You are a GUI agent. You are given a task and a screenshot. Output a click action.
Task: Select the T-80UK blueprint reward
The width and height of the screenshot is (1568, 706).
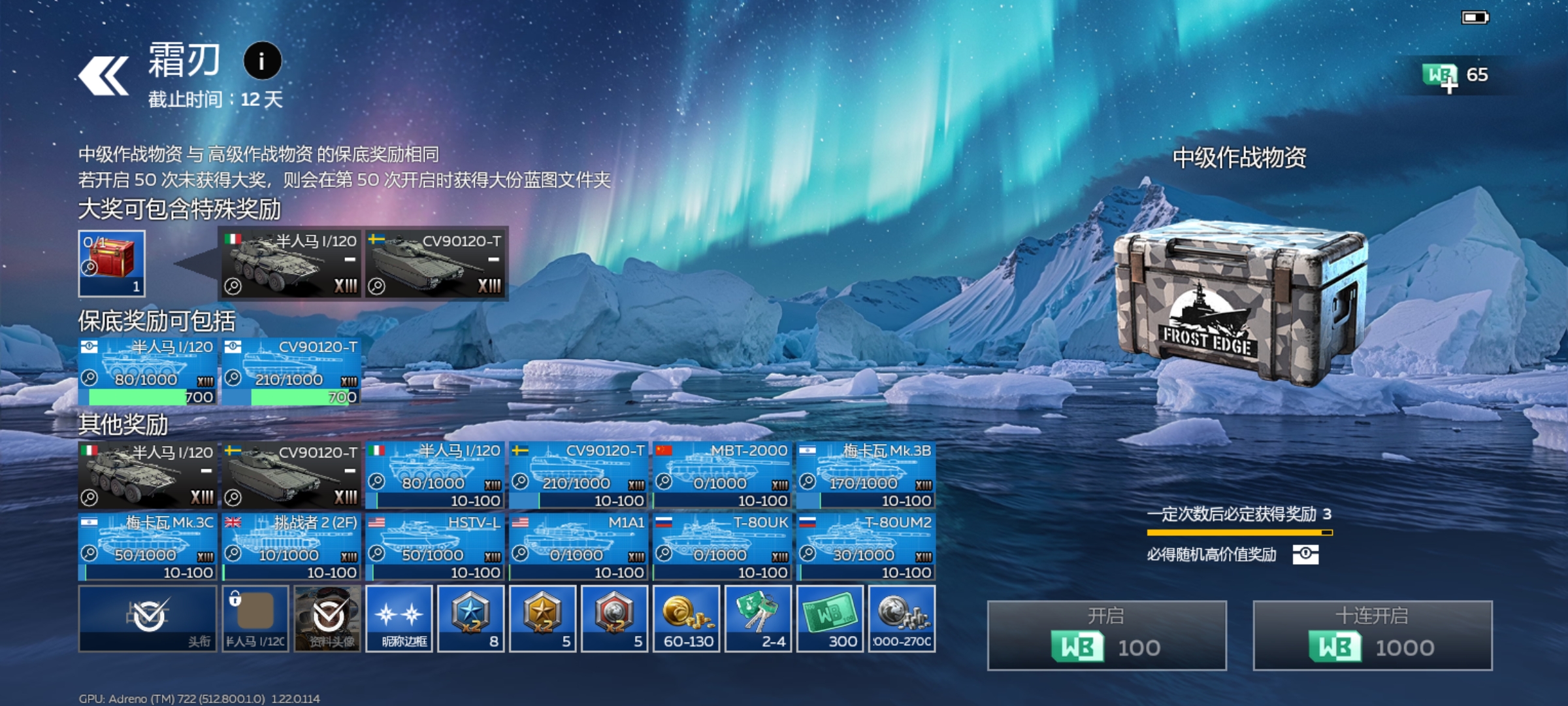pyautogui.click(x=722, y=547)
